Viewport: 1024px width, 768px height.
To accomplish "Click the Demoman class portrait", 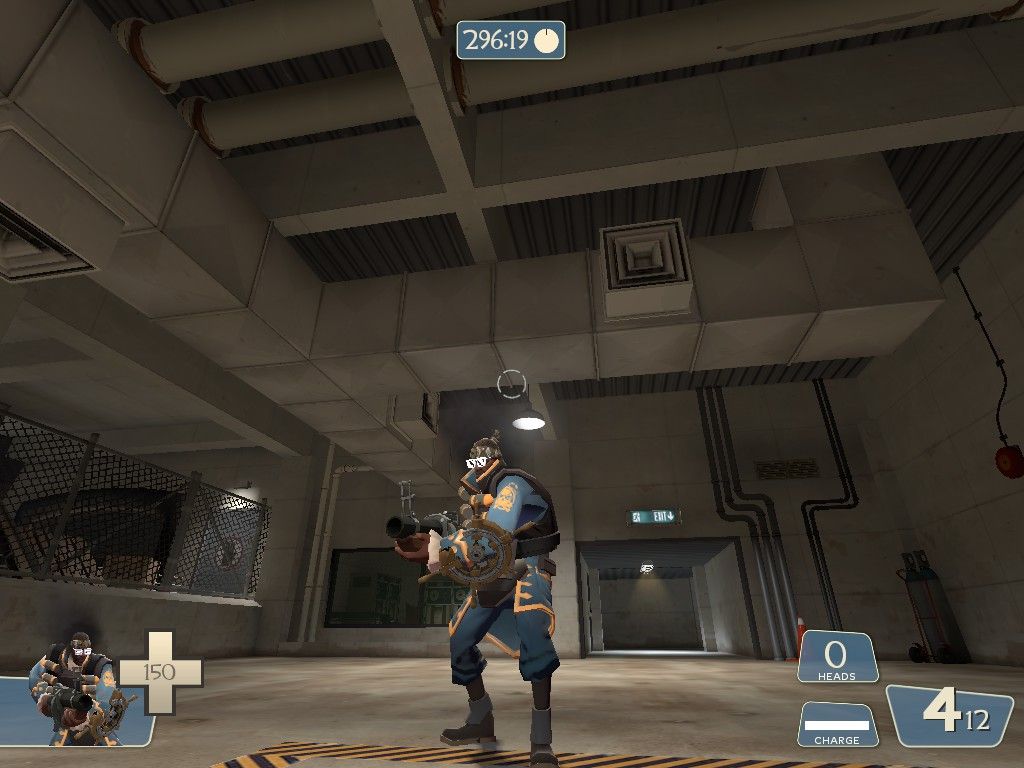I will coord(78,688).
